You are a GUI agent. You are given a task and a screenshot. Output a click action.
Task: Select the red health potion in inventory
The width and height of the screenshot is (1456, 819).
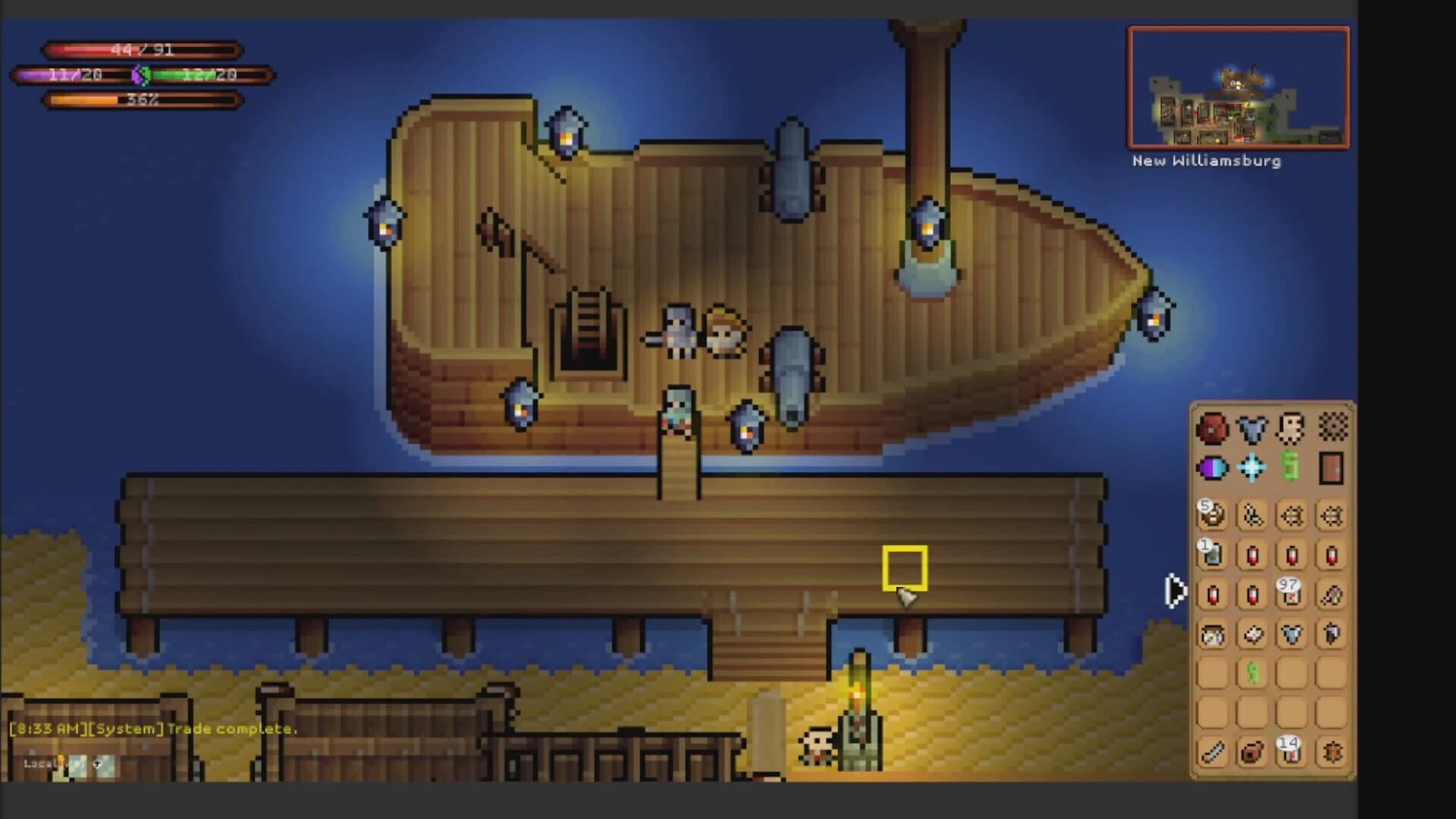point(1251,556)
